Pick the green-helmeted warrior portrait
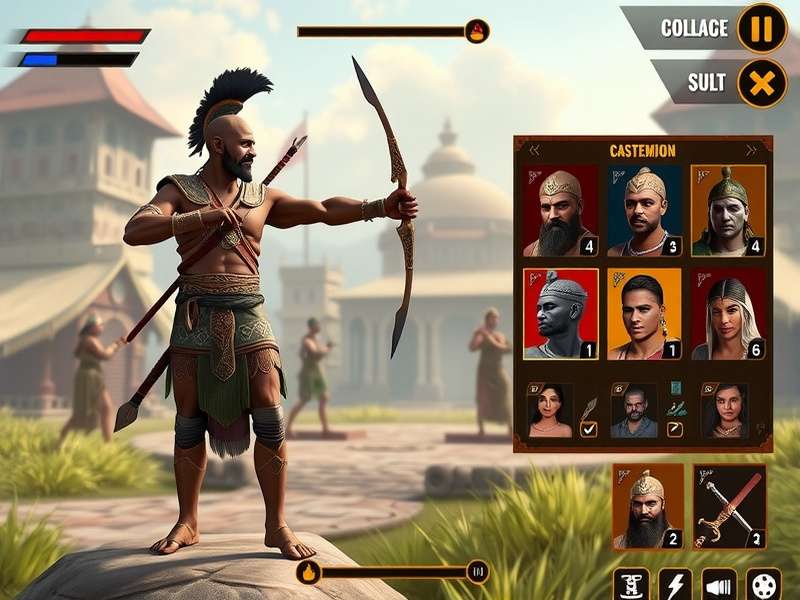 click(728, 211)
